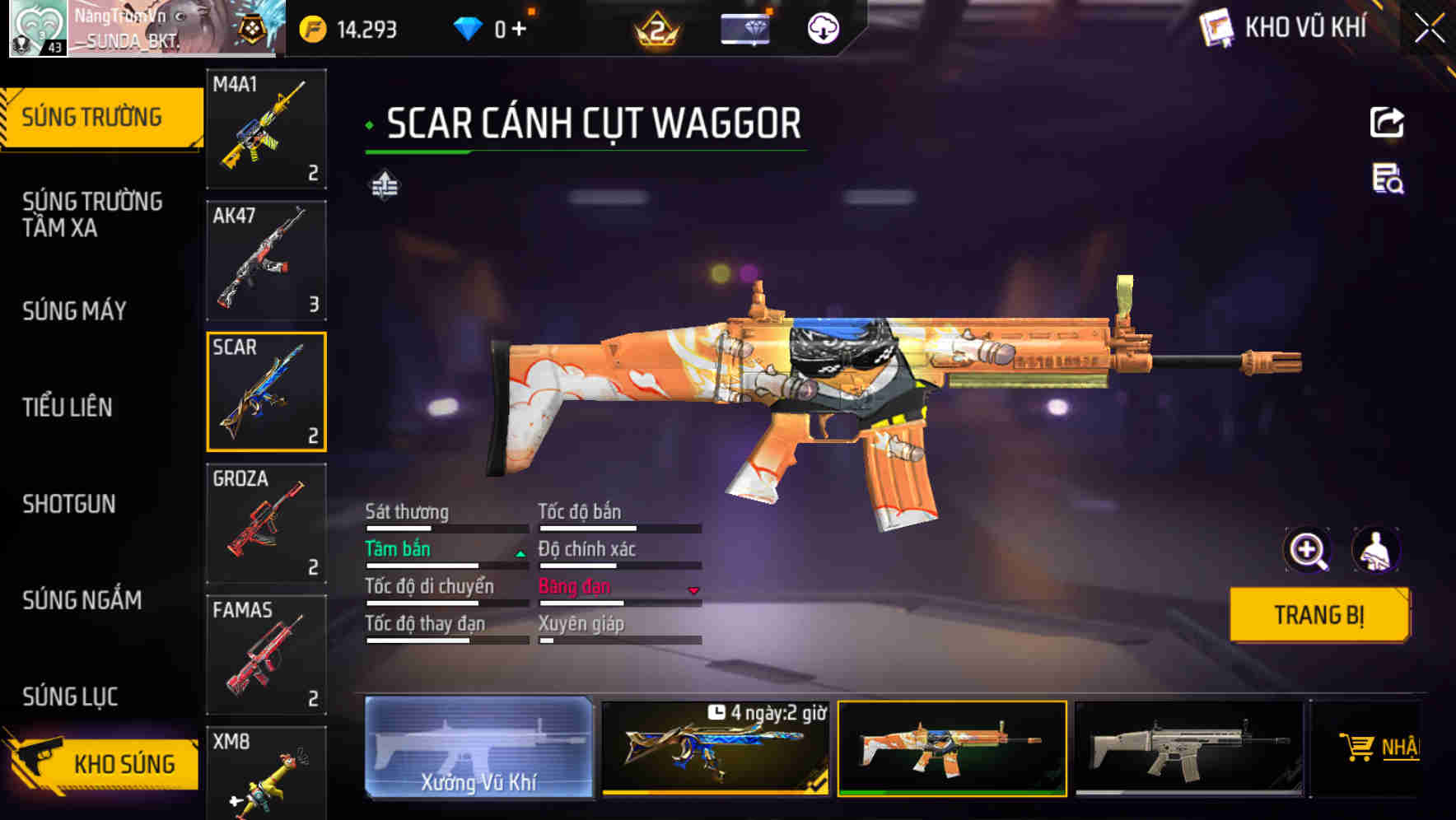Add diamonds with the plus button
The height and width of the screenshot is (820, 1456).
[519, 30]
